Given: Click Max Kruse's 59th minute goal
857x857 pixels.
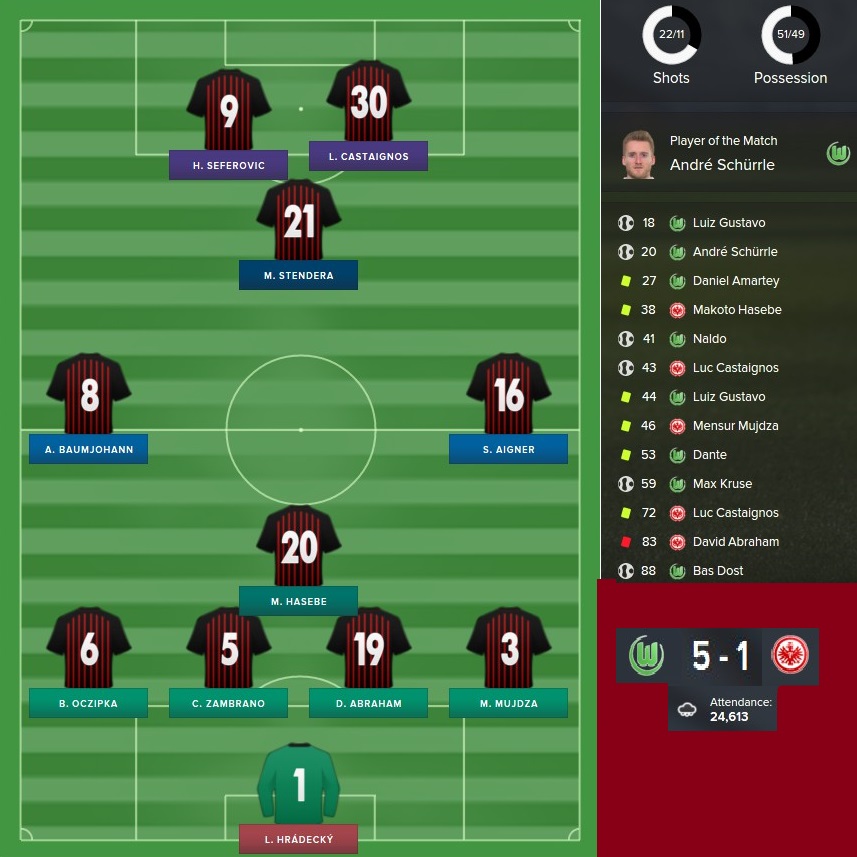Looking at the screenshot, I should pos(722,484).
